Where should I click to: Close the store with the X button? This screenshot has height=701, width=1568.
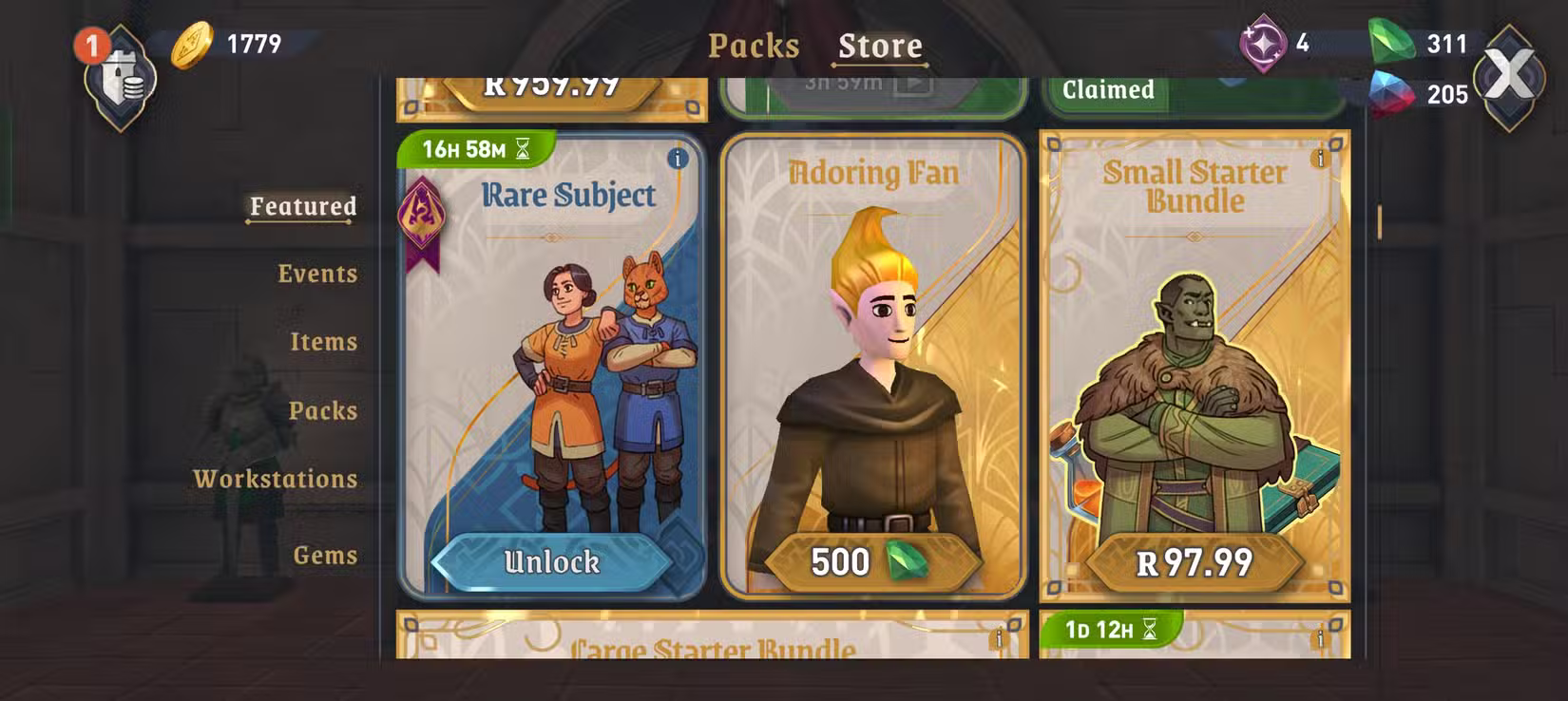(x=1508, y=75)
